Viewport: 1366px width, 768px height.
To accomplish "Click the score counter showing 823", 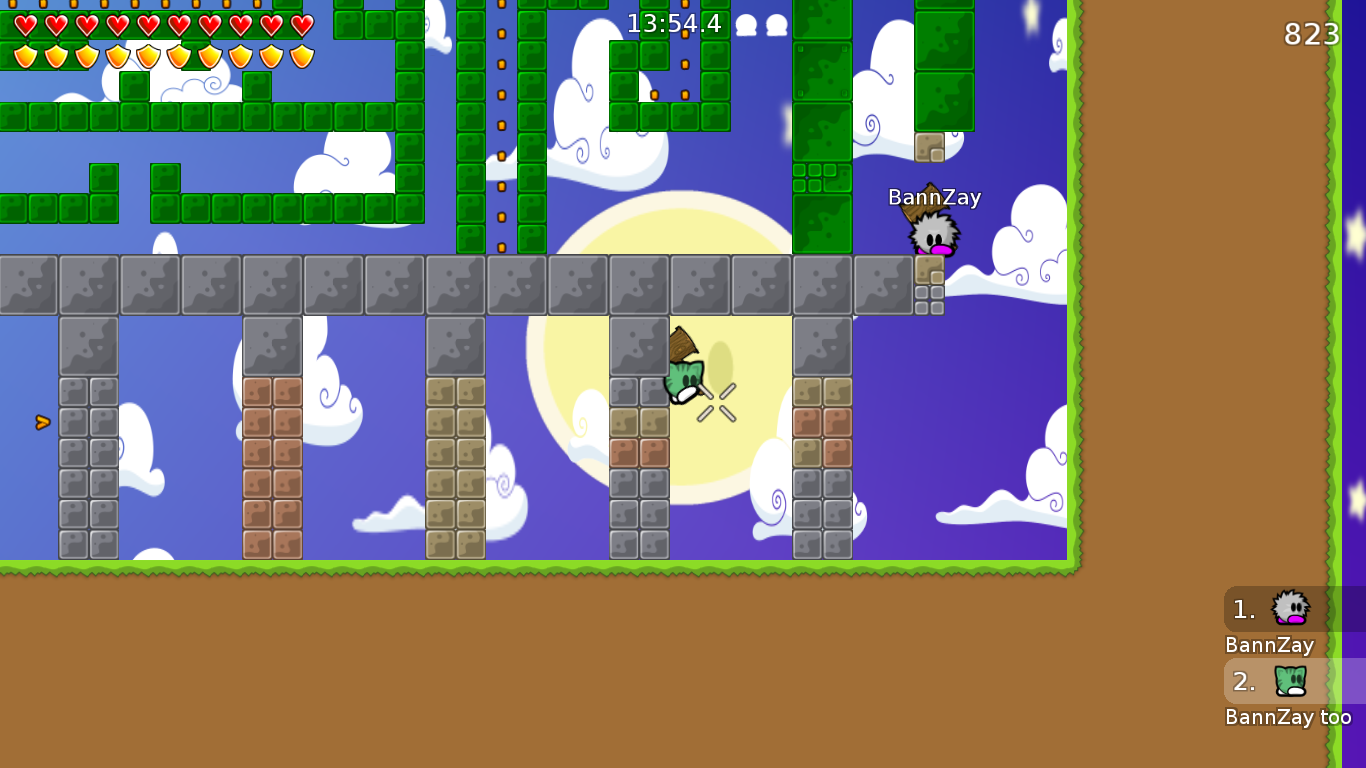I will pos(1313,34).
